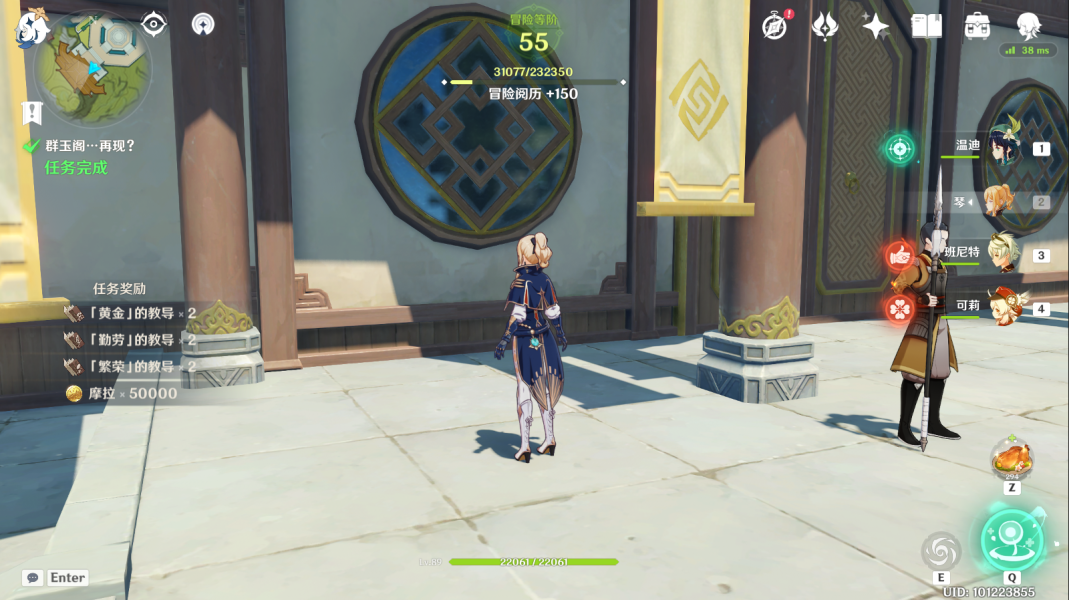Open the Wish menu icon

point(825,27)
